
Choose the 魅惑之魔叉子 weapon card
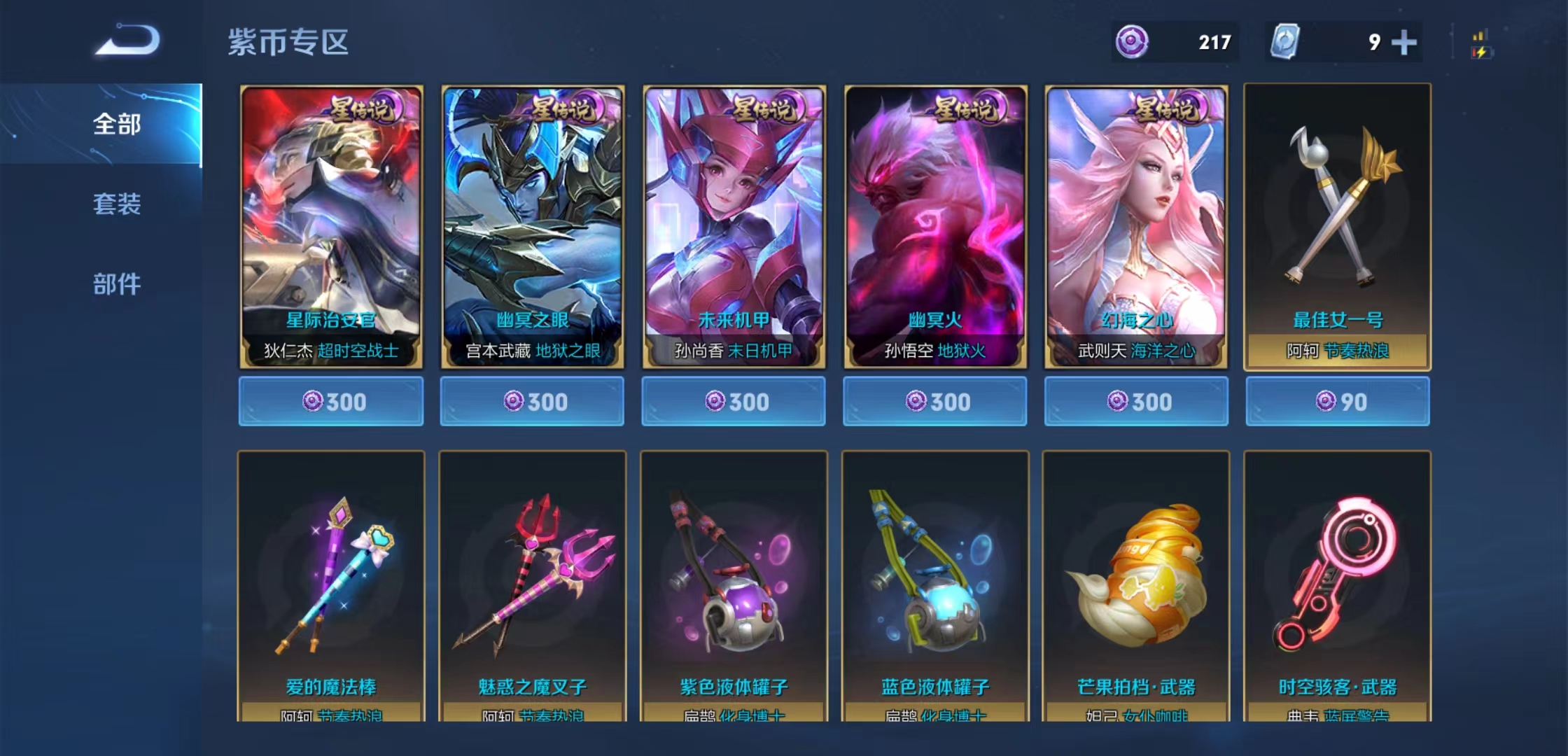click(532, 585)
